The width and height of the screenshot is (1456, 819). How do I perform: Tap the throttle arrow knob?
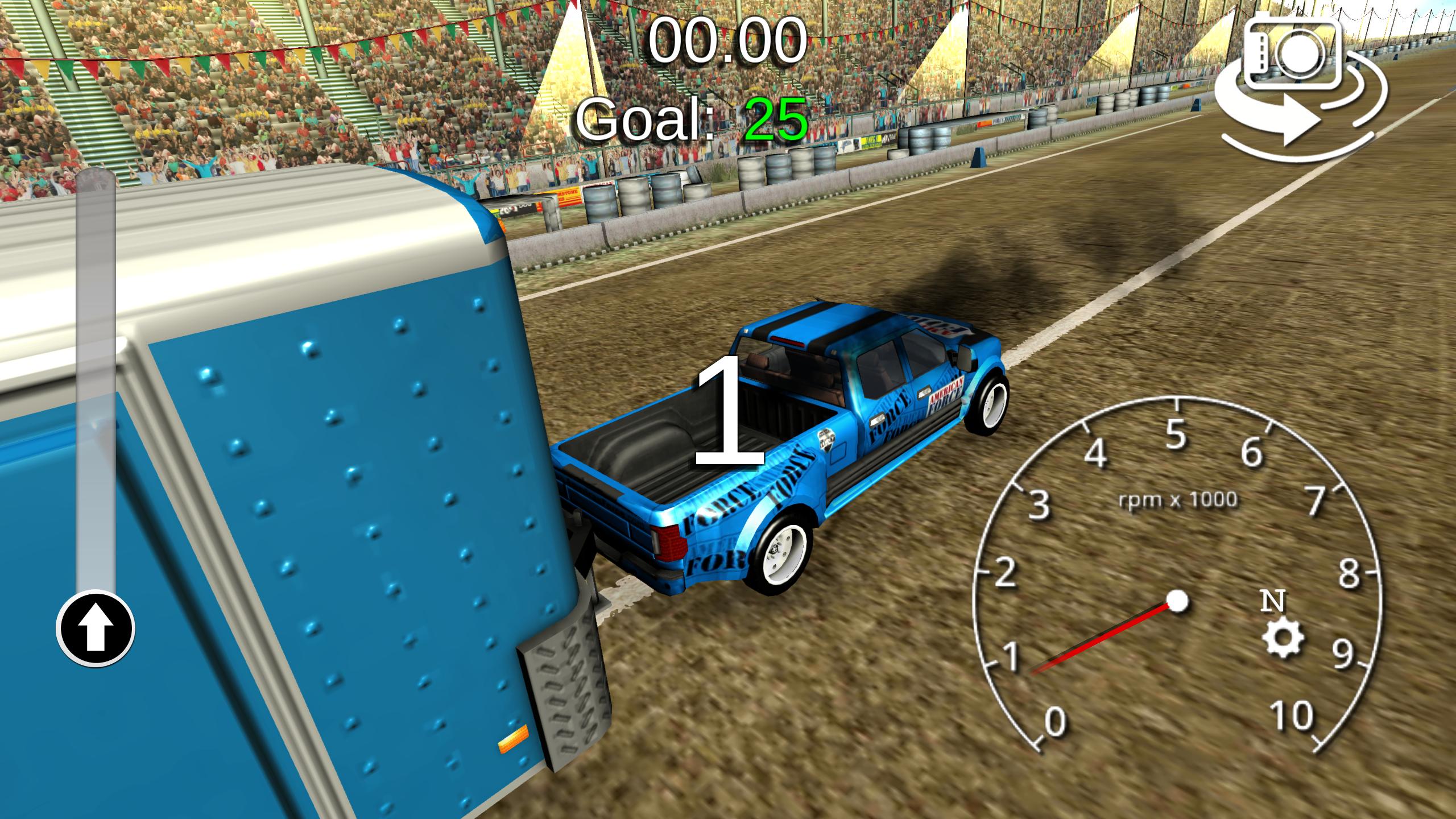point(96,628)
